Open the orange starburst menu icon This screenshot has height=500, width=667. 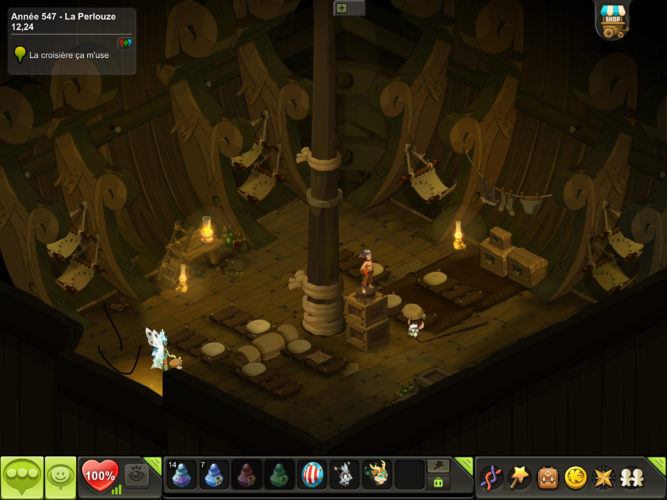coord(604,477)
